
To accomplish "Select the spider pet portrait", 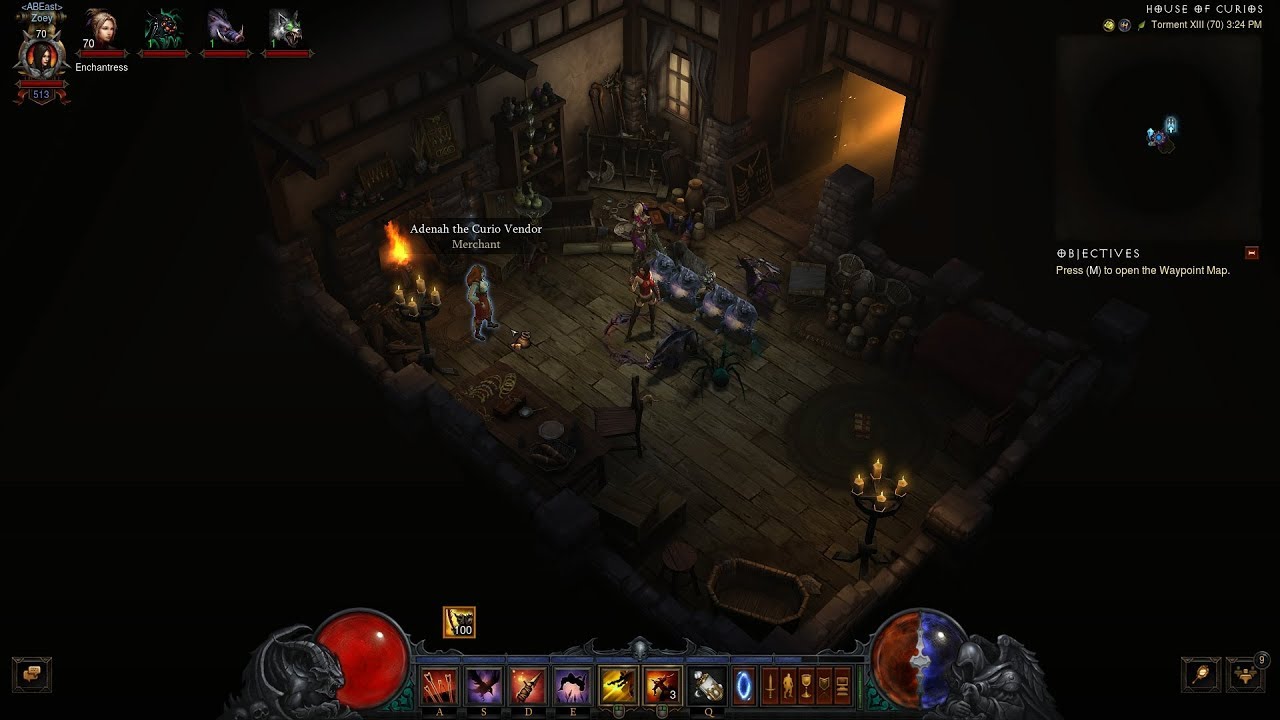I will tap(163, 30).
